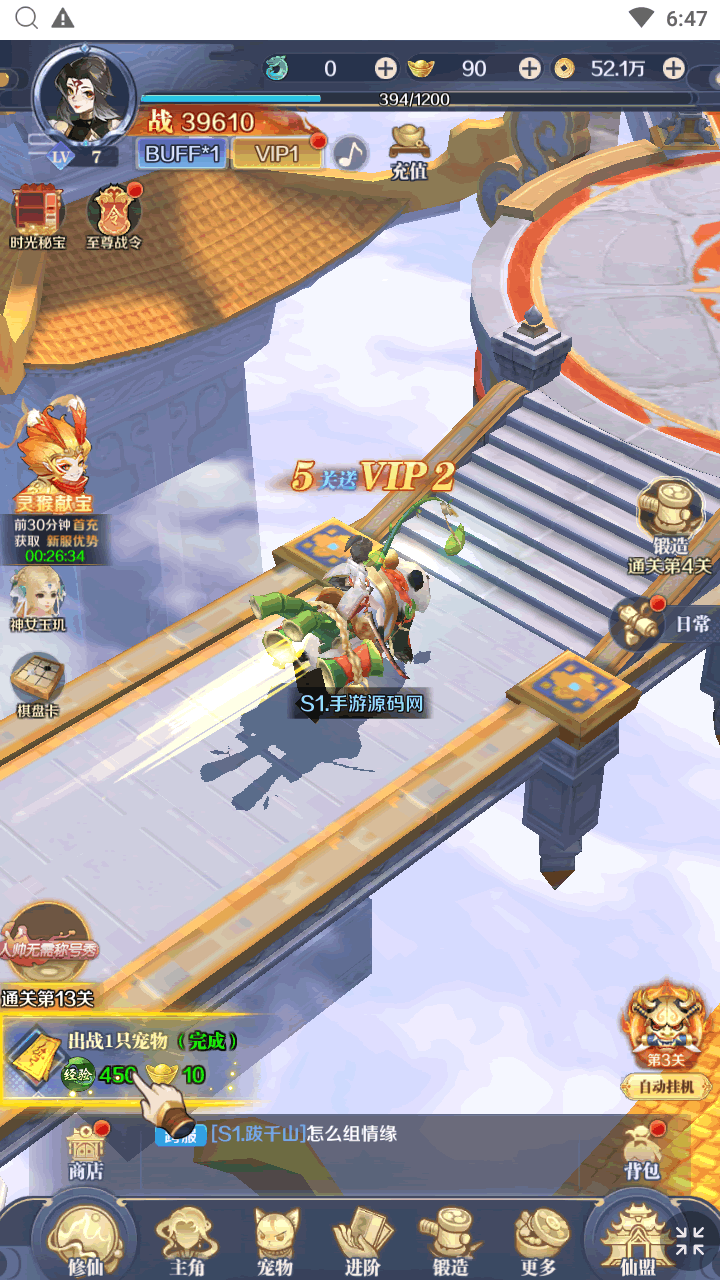Image resolution: width=720 pixels, height=1280 pixels.
Task: Tap the BUFF*1 button
Action: pos(183,153)
